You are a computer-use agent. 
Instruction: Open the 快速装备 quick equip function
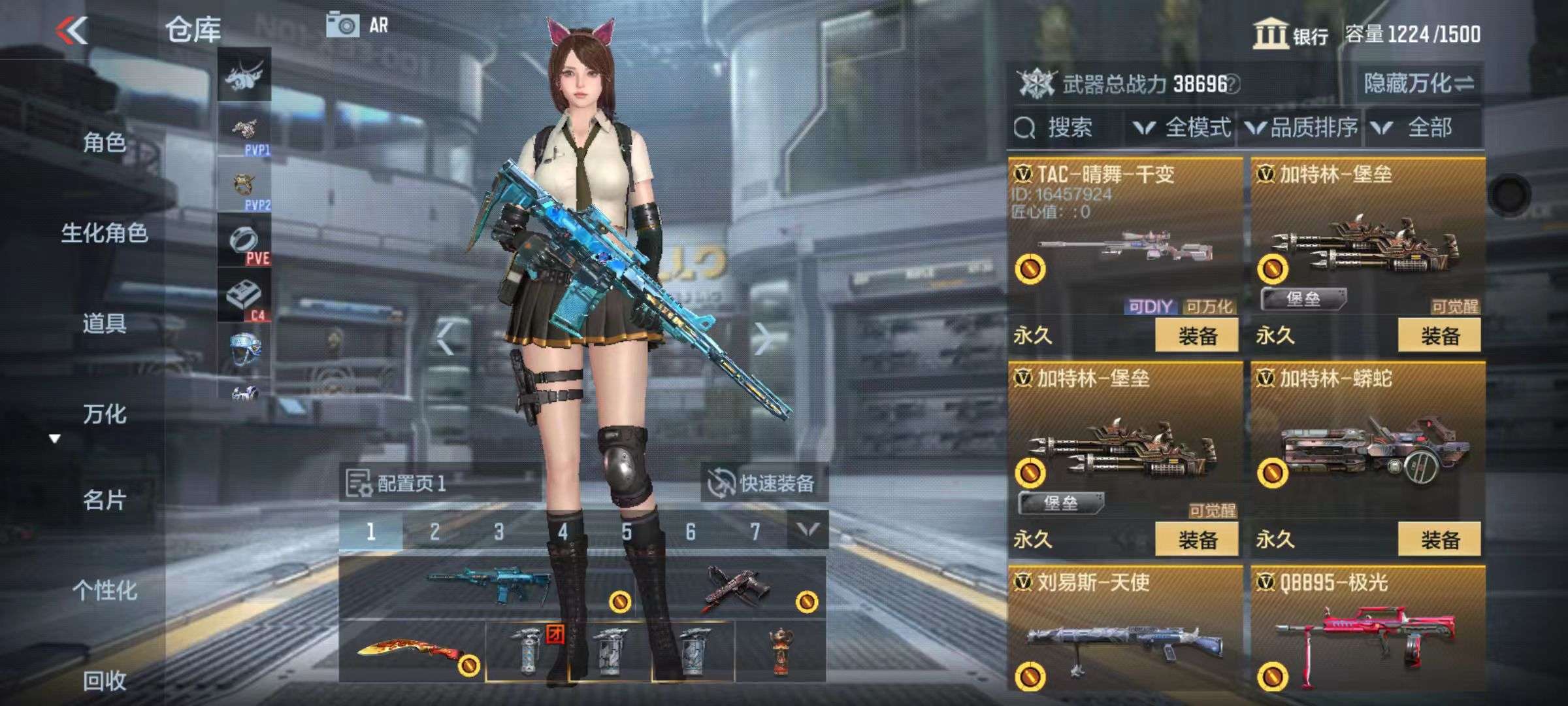tap(763, 484)
